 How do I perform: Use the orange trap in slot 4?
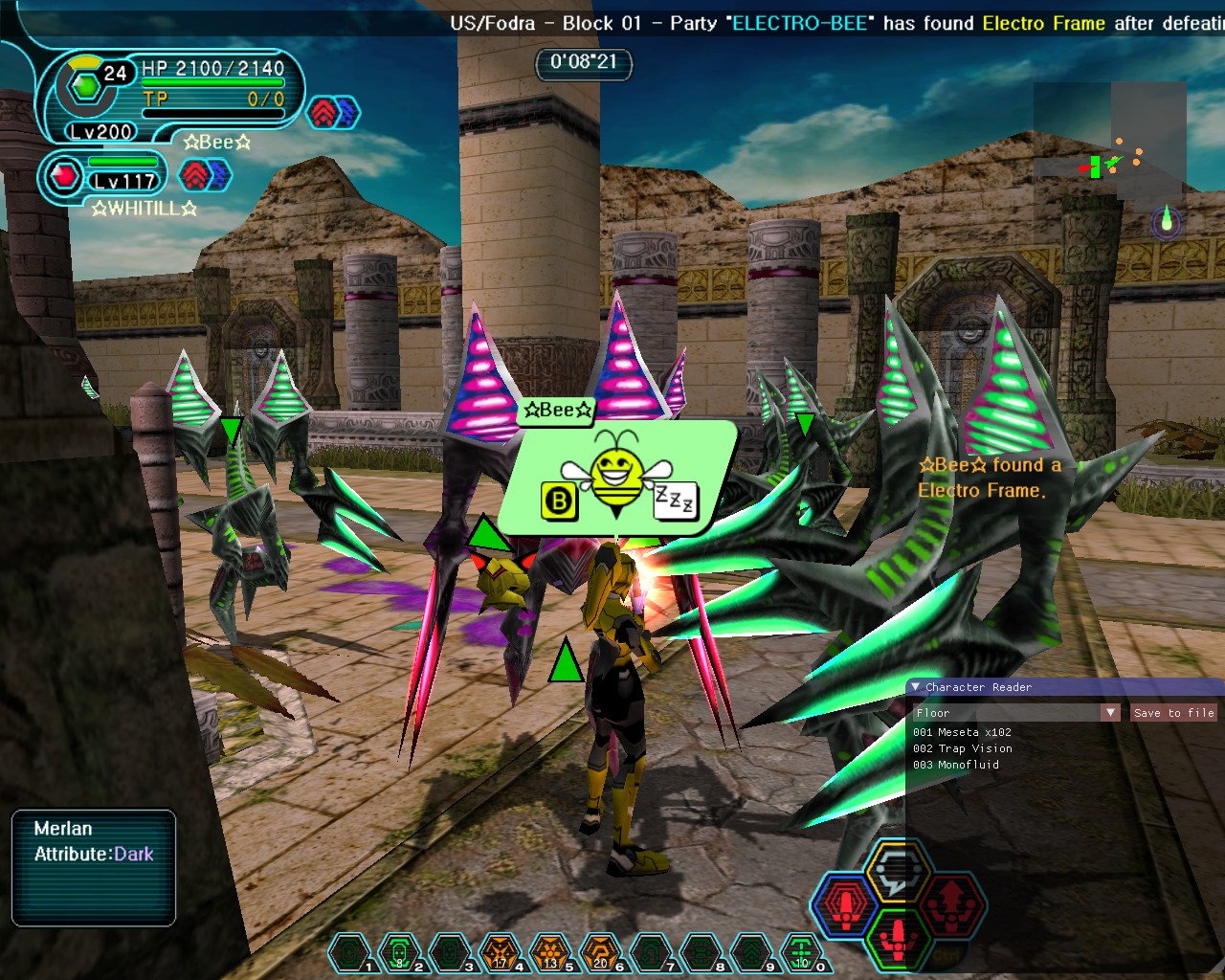click(x=501, y=954)
